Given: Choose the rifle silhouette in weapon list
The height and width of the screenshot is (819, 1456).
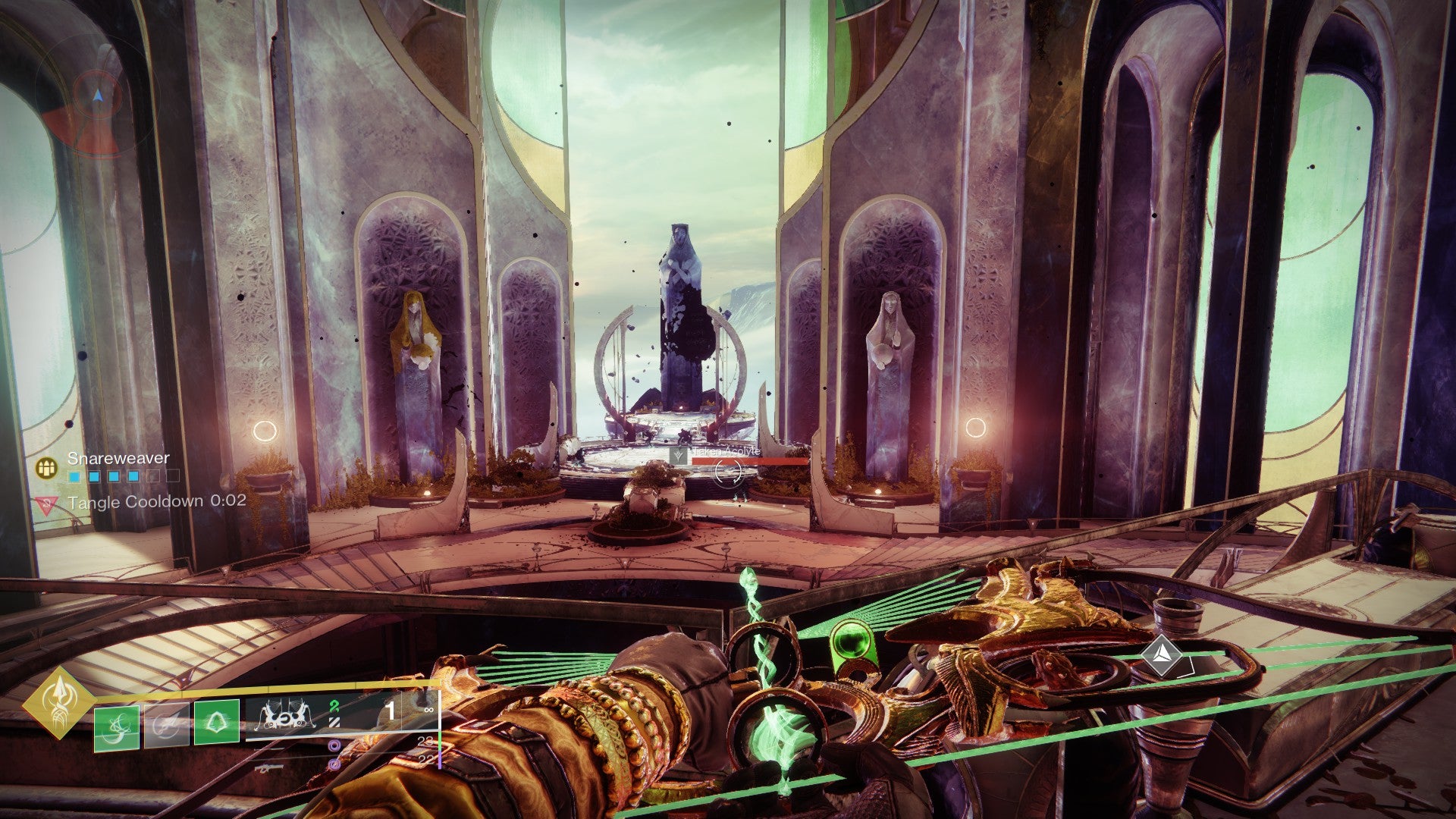Looking at the screenshot, I should pos(270,767).
